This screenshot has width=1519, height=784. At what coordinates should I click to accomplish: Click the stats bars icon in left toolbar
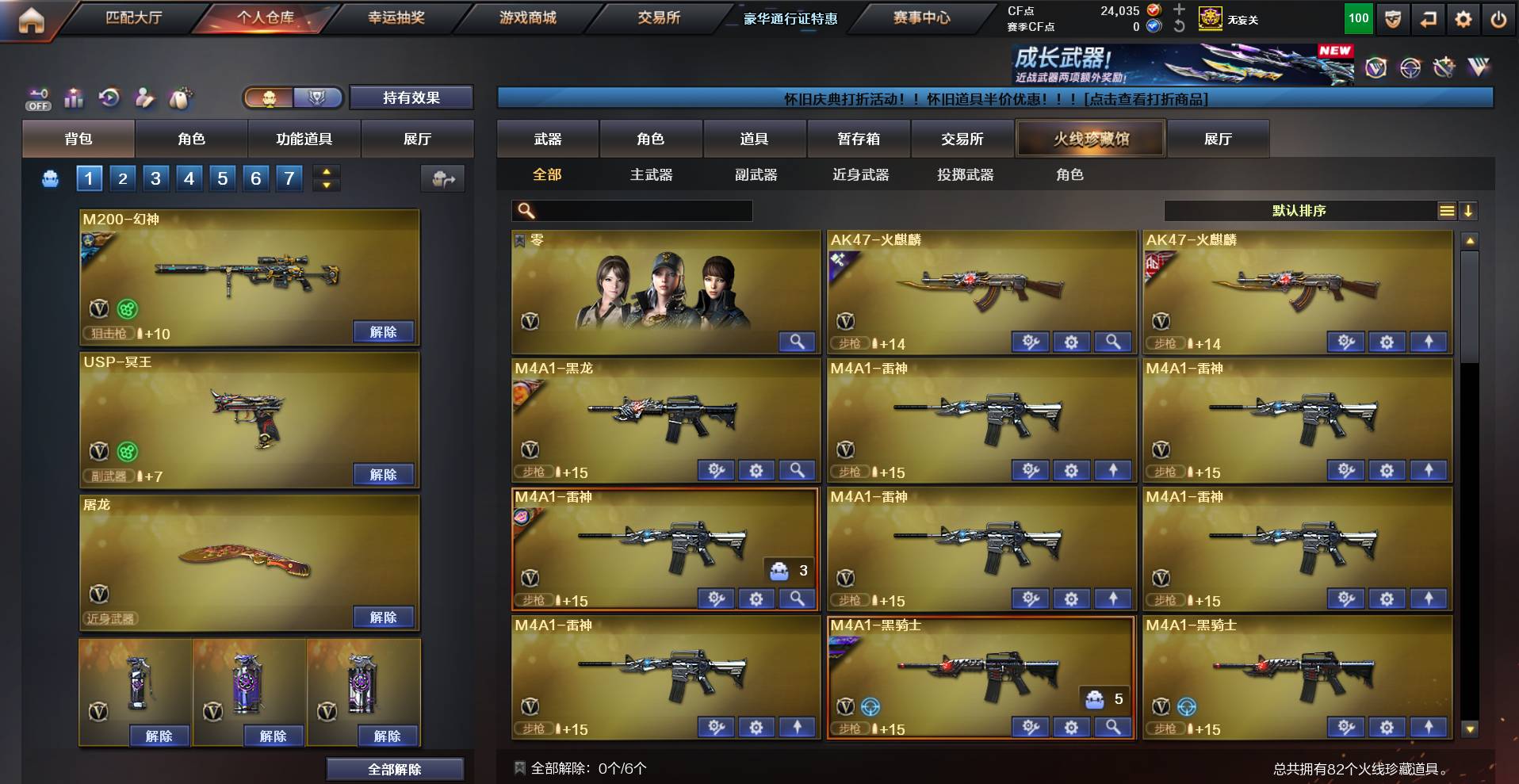point(74,97)
